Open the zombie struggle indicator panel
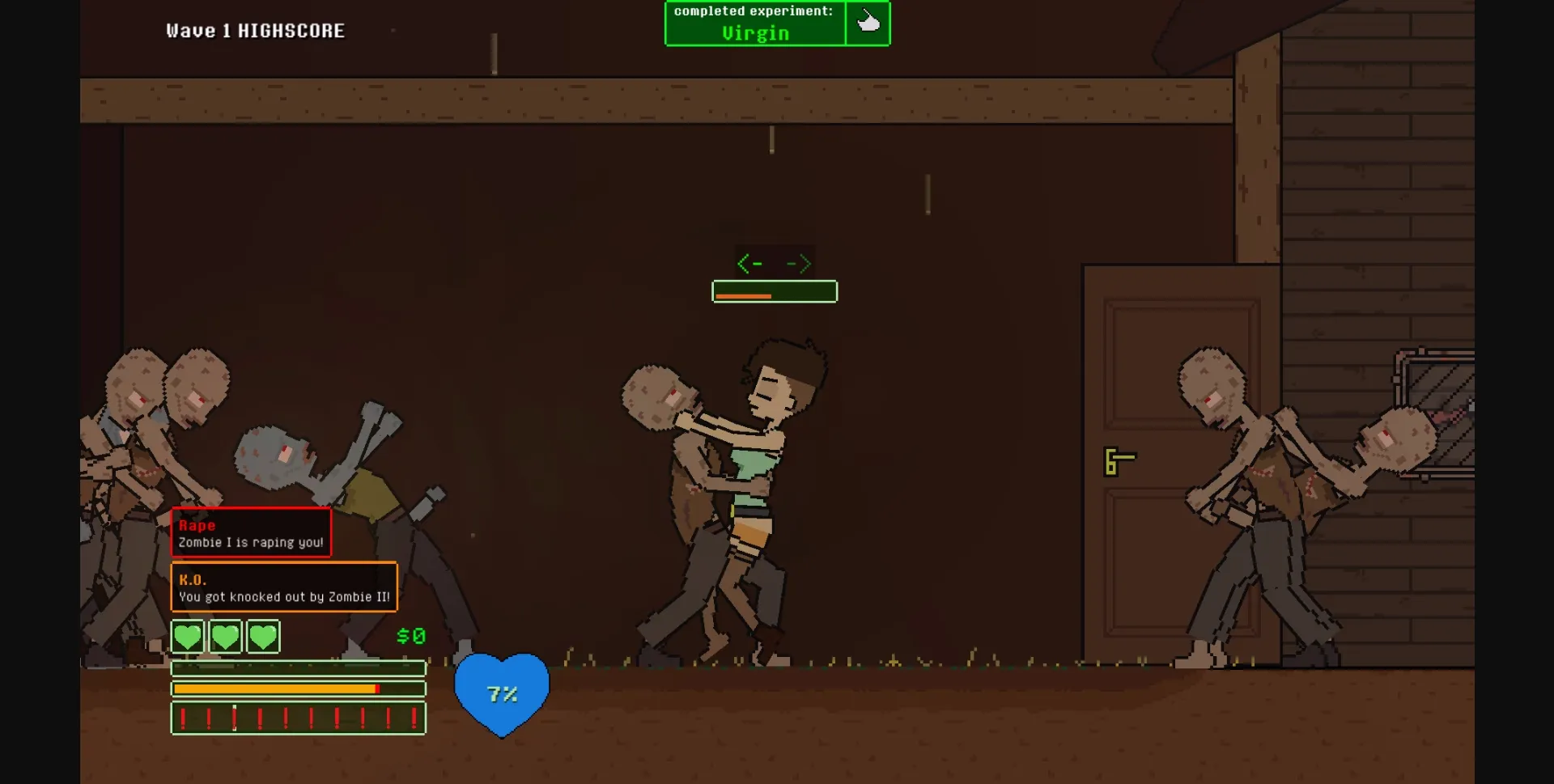Image resolution: width=1554 pixels, height=784 pixels. point(775,291)
